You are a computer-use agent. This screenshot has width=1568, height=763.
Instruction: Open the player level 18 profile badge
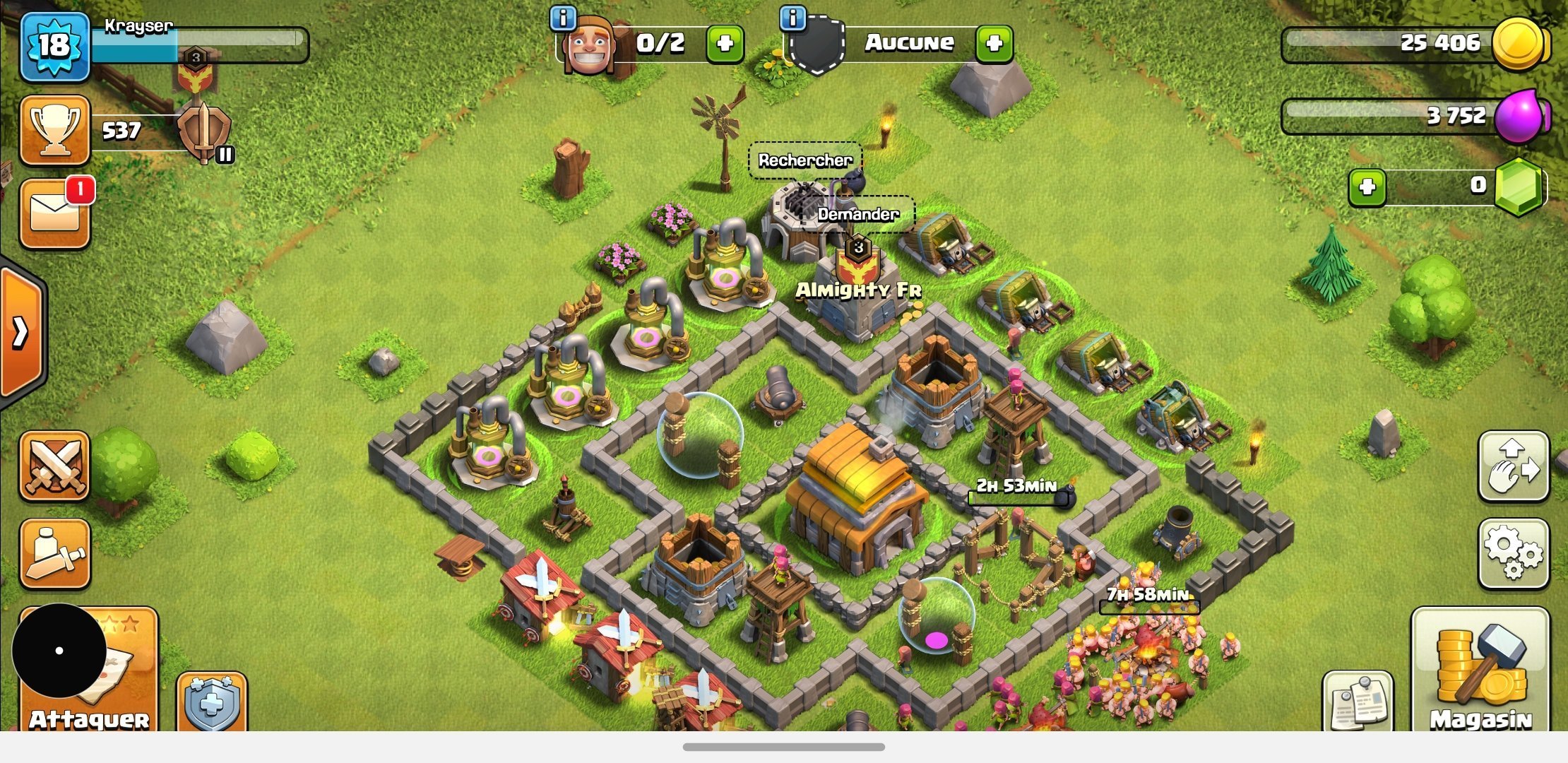(55, 47)
